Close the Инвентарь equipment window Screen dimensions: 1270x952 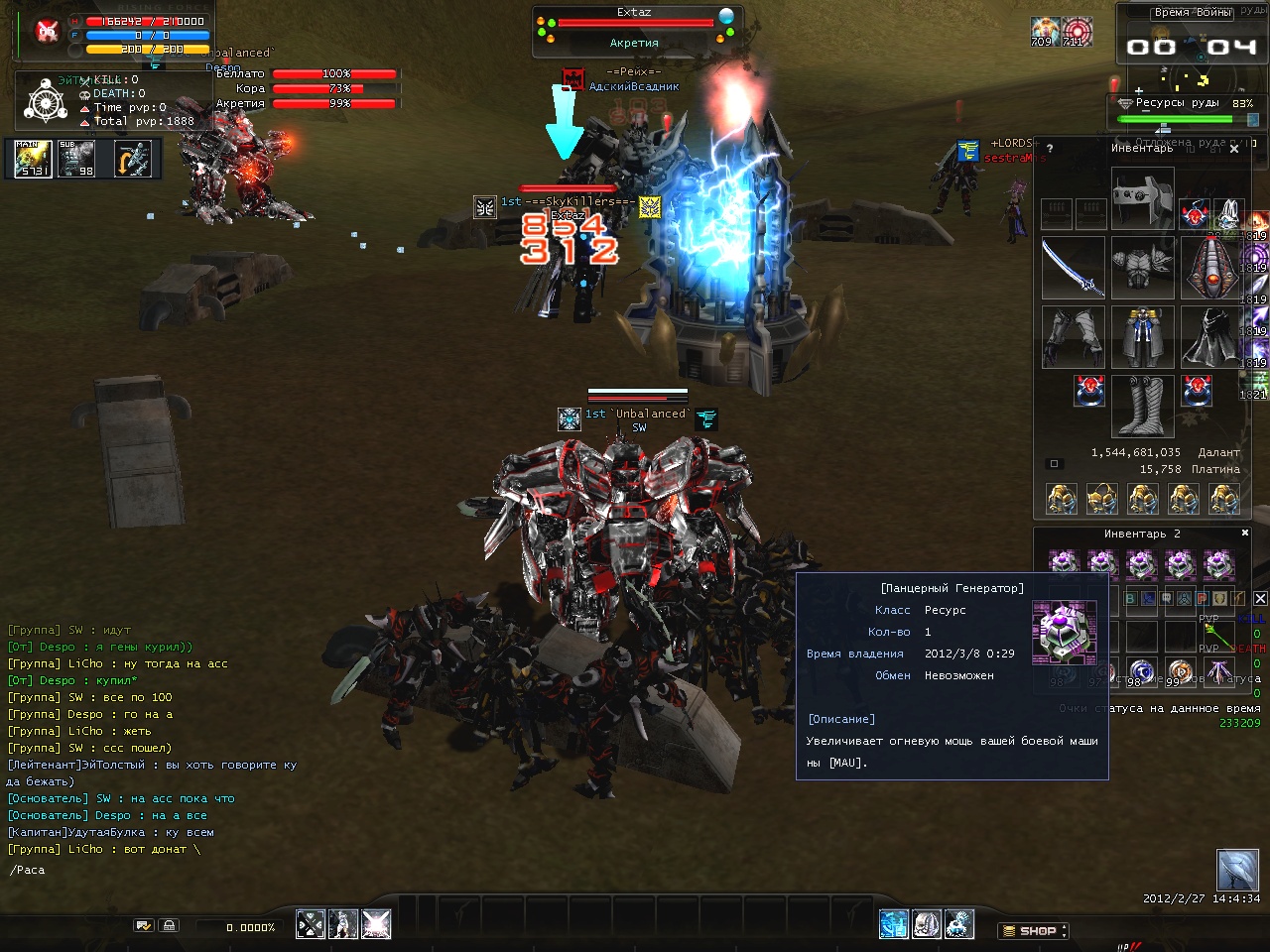[x=1234, y=149]
